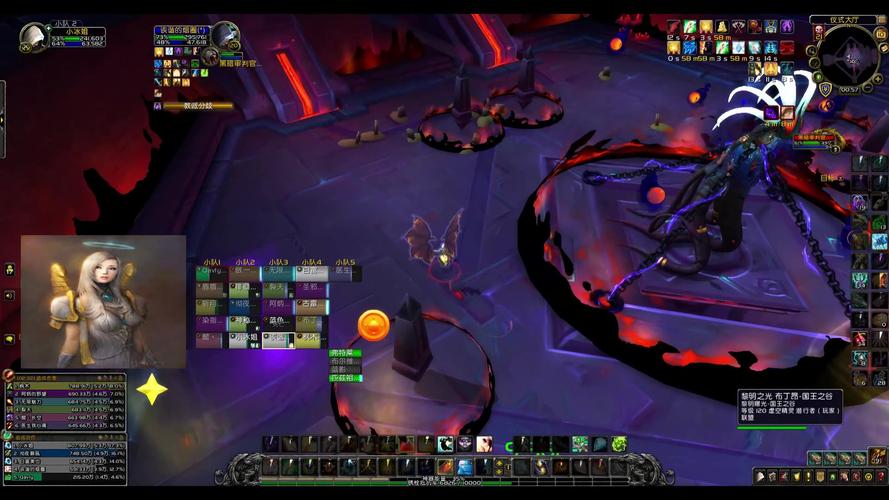
Task: Open the angel portrait image panel
Action: (103, 302)
